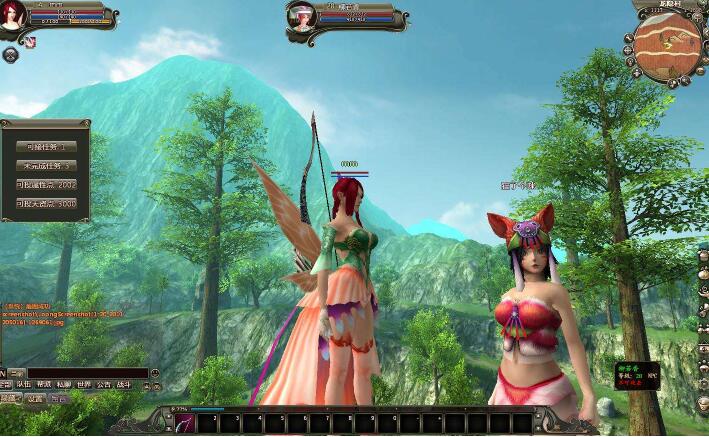Activate the bow skill in first hotbar slot
Screen dimensions: 709x437
[x=185, y=424]
